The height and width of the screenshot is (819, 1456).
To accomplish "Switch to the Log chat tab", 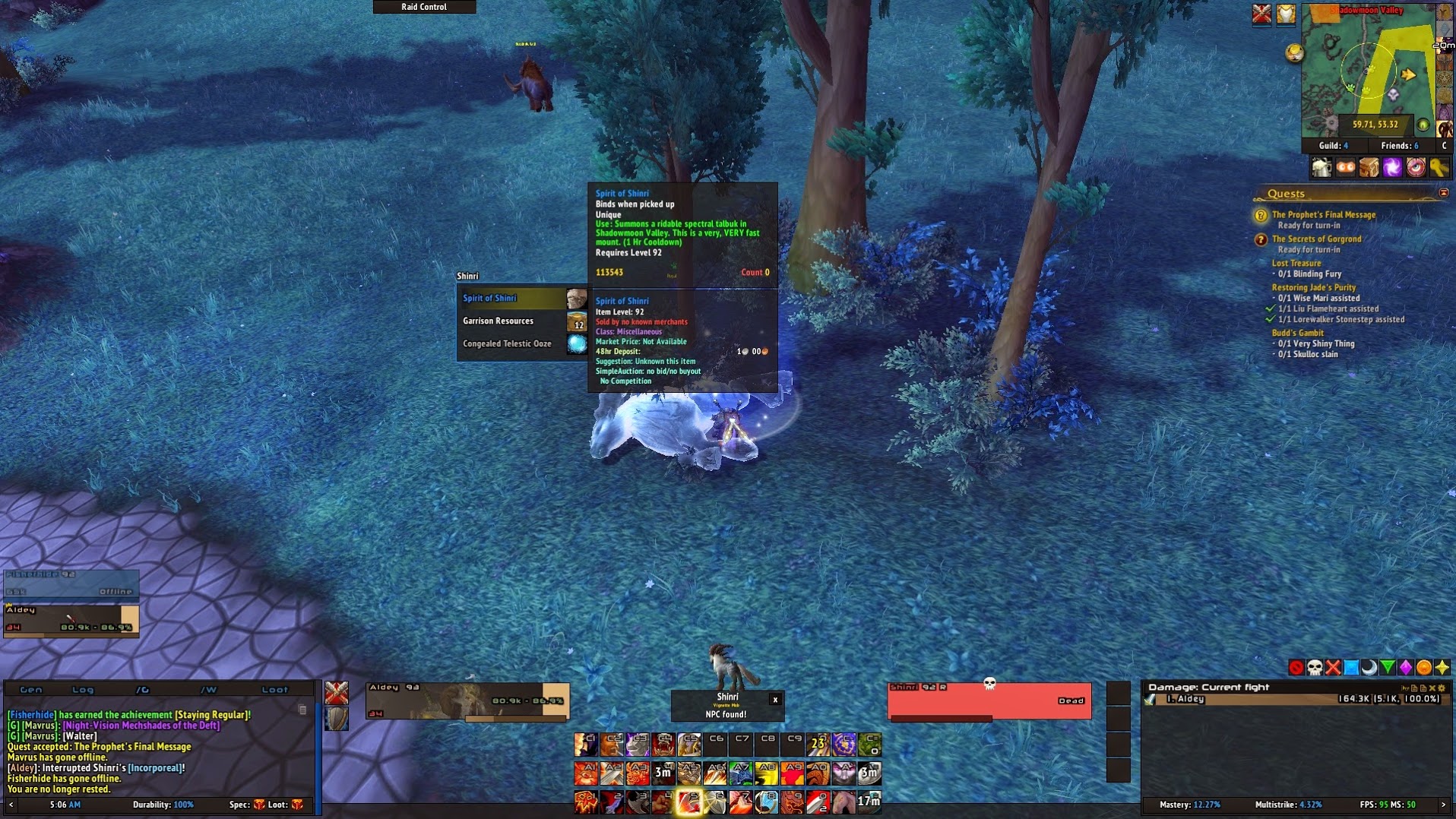I will click(83, 690).
